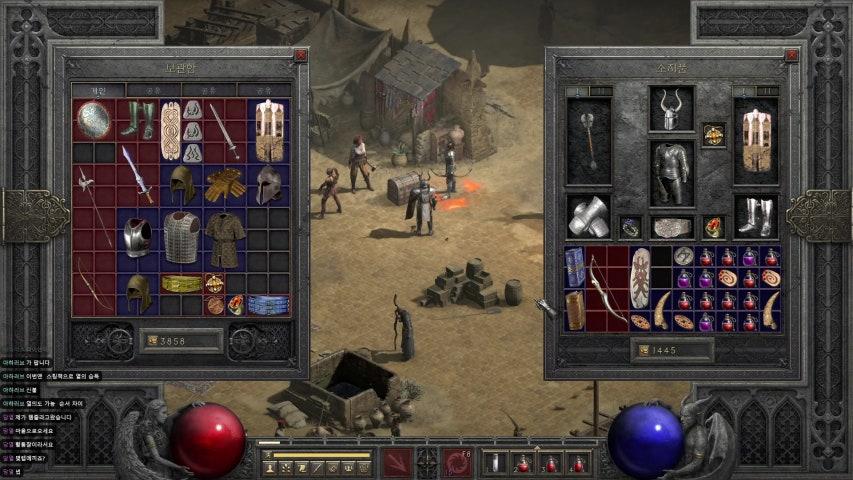Click the stash gold amount button
This screenshot has height=480, width=853.
181,341
